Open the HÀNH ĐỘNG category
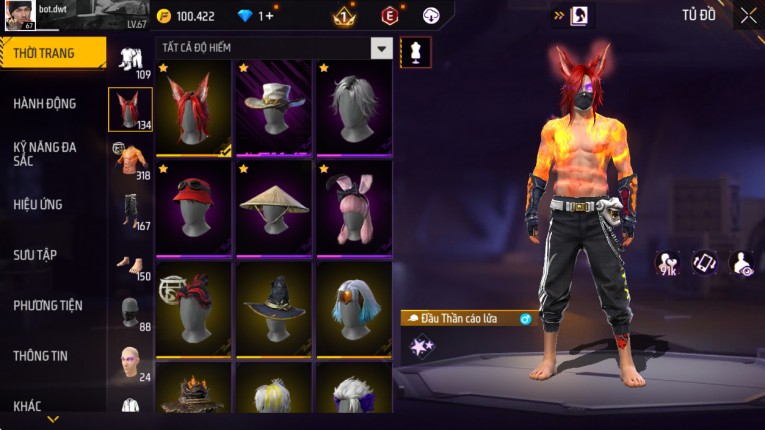The image size is (765, 430). pyautogui.click(x=45, y=103)
